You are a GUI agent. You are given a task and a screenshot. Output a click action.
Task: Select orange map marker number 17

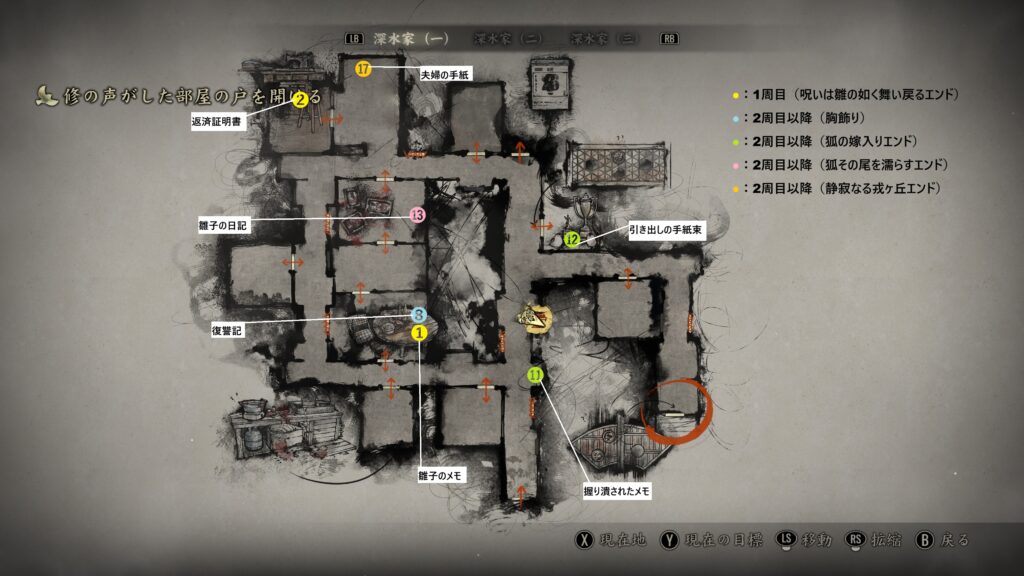(x=363, y=69)
